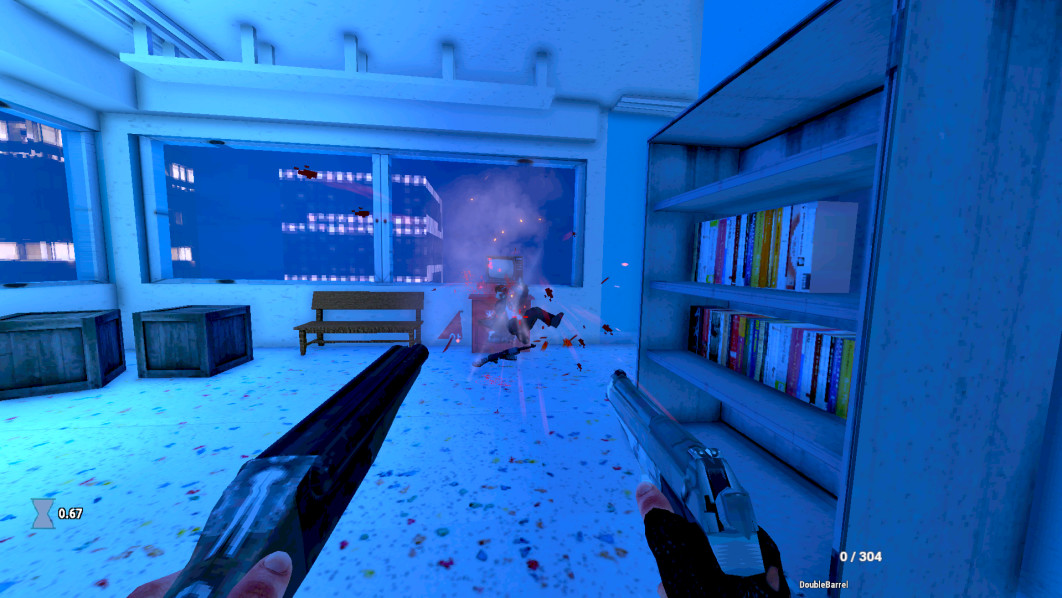The image size is (1062, 598).
Task: Select the DoubleBarrel weapon label
Action: coord(823,584)
